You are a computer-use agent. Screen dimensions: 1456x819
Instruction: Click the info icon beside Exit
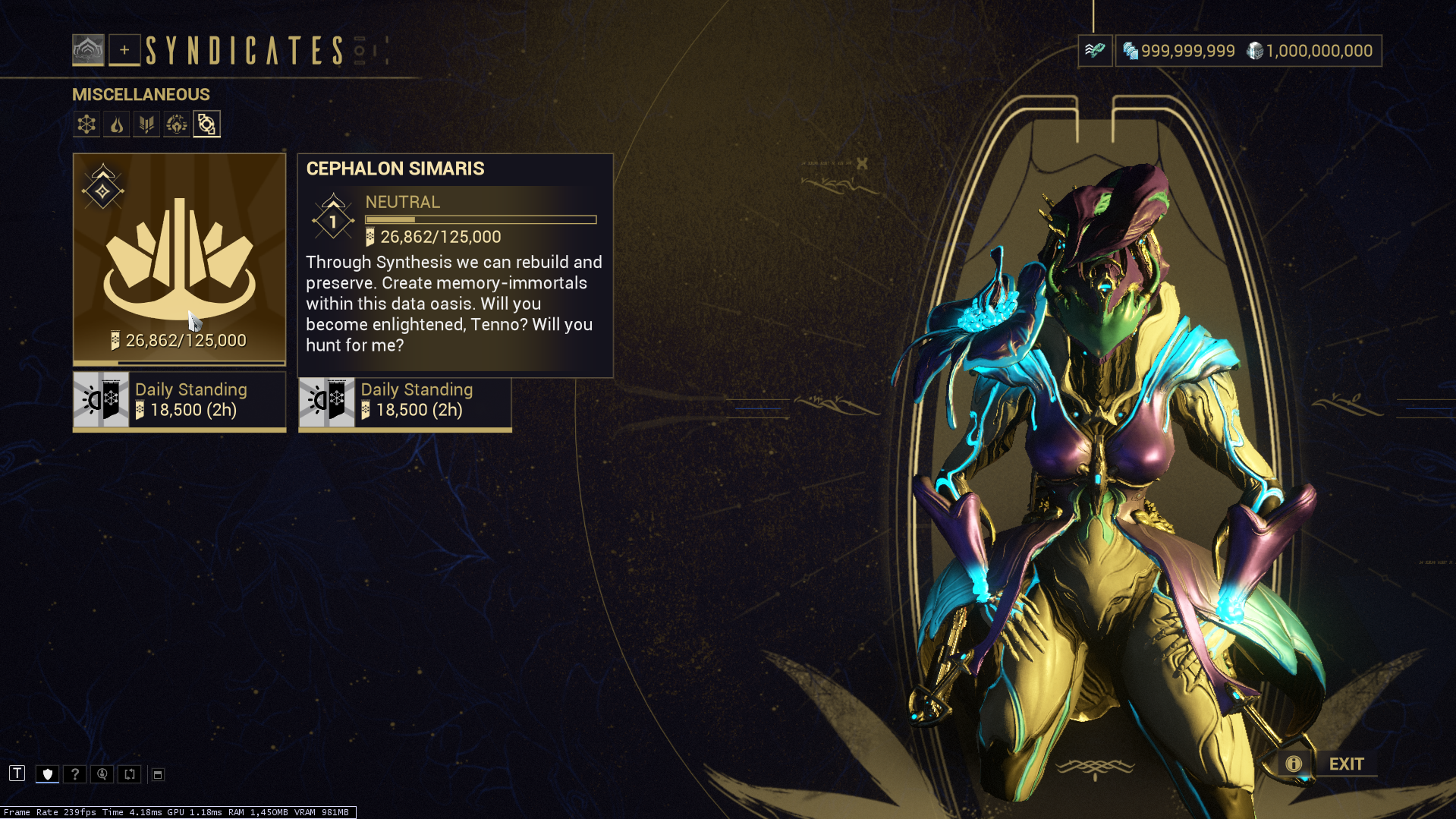click(x=1293, y=764)
